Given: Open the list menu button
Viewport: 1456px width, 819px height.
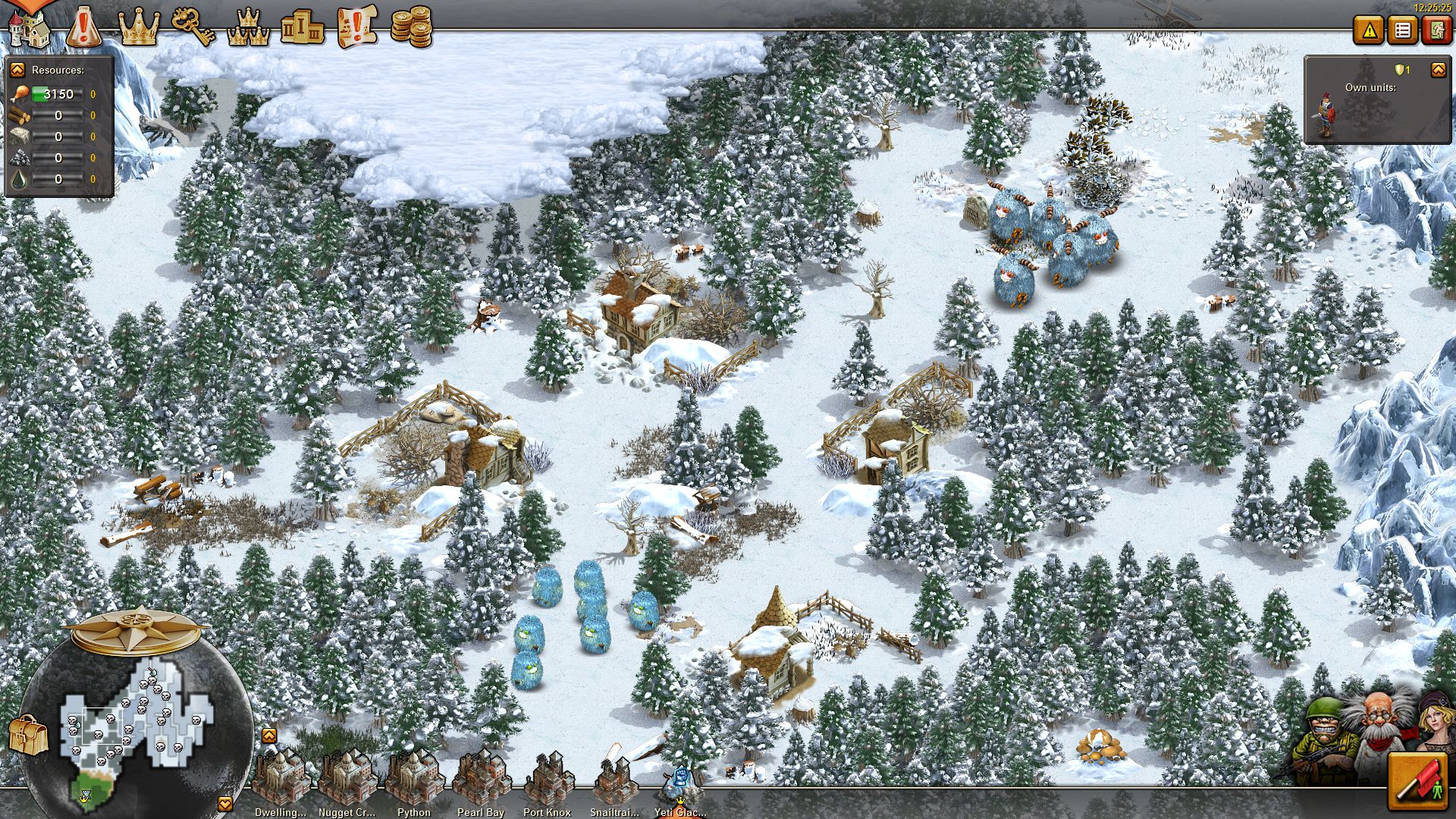Looking at the screenshot, I should tap(1403, 30).
